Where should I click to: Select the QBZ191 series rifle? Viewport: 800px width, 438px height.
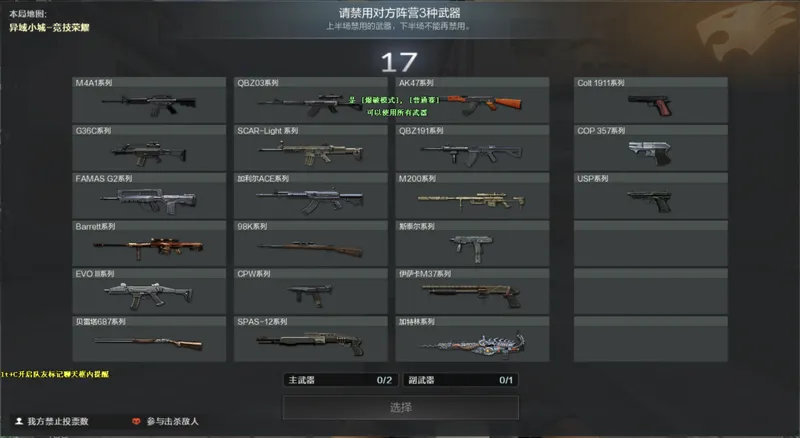coord(472,148)
